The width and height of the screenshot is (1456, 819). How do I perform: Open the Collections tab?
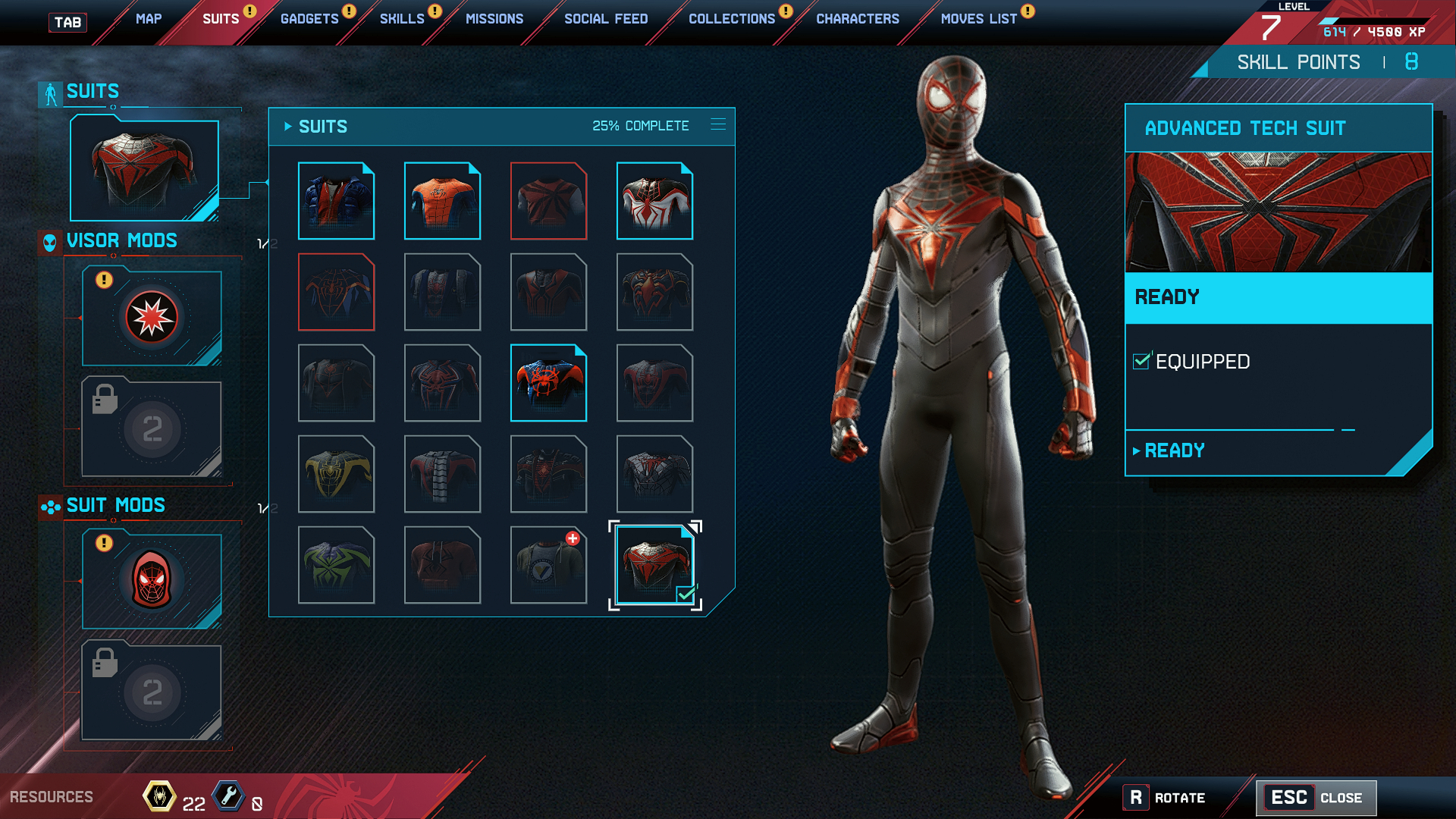click(x=732, y=19)
